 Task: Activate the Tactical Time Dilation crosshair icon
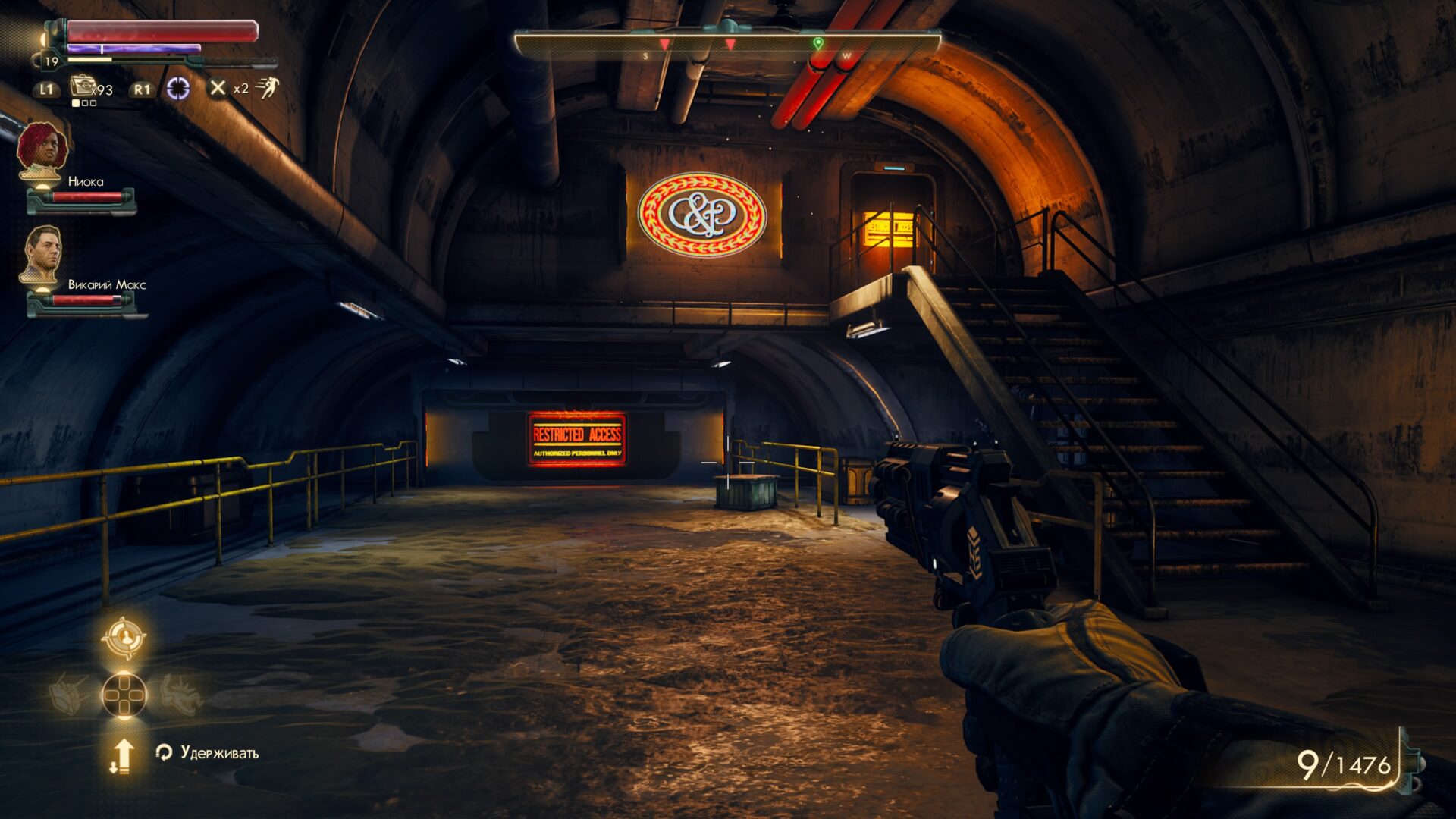pyautogui.click(x=178, y=89)
